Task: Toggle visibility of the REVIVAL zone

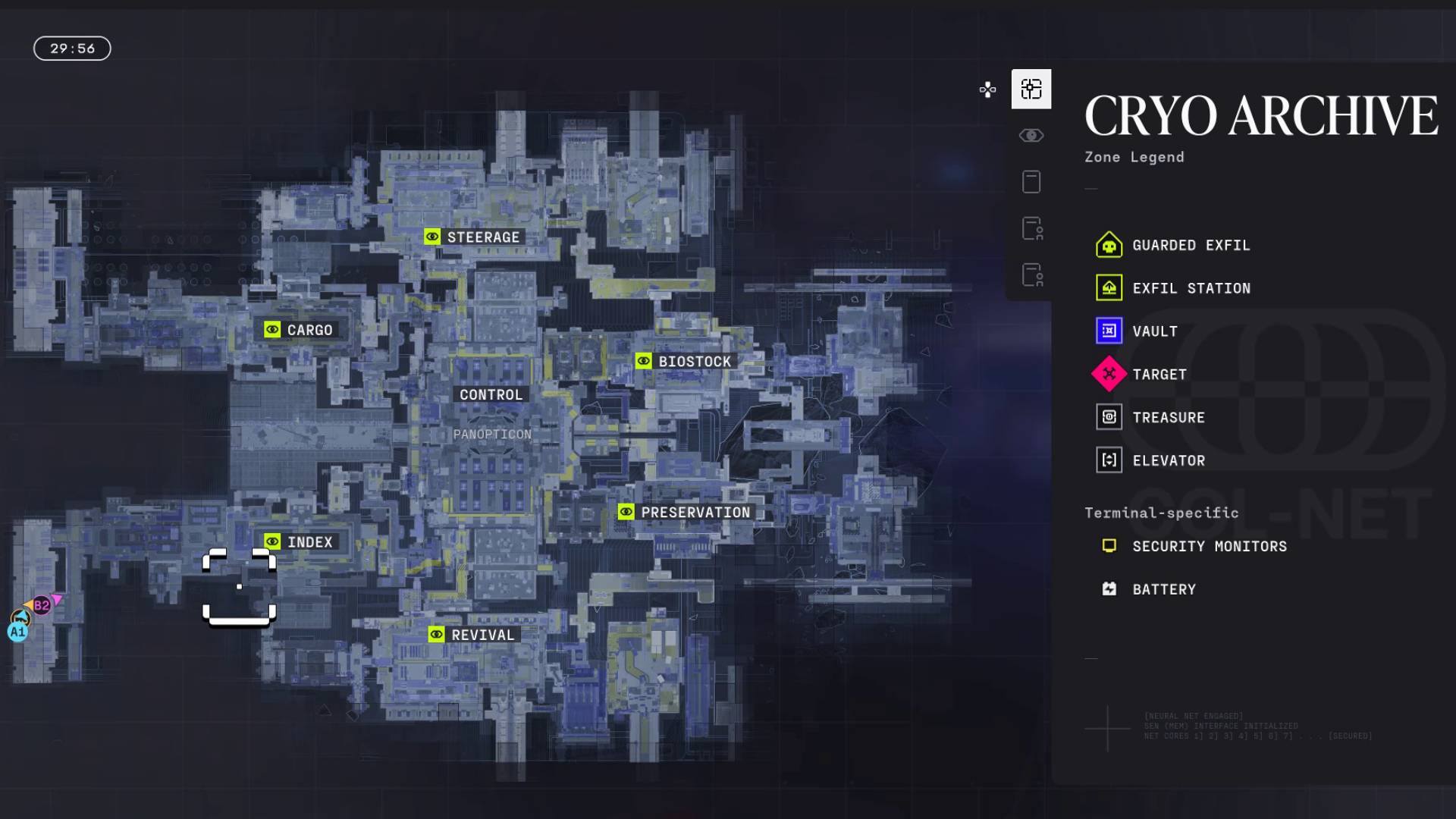Action: (x=436, y=635)
